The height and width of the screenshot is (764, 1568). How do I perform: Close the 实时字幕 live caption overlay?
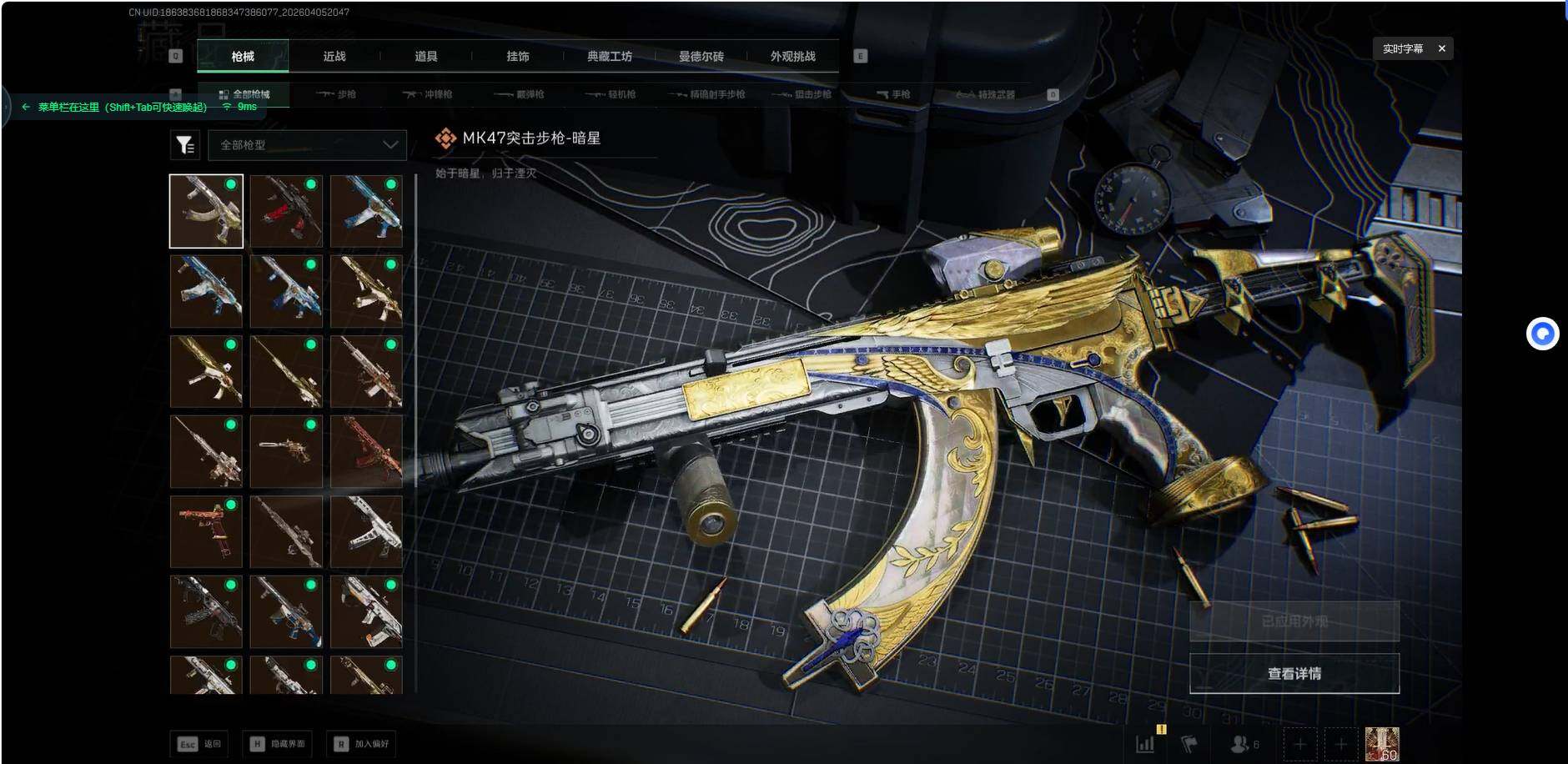click(1441, 48)
